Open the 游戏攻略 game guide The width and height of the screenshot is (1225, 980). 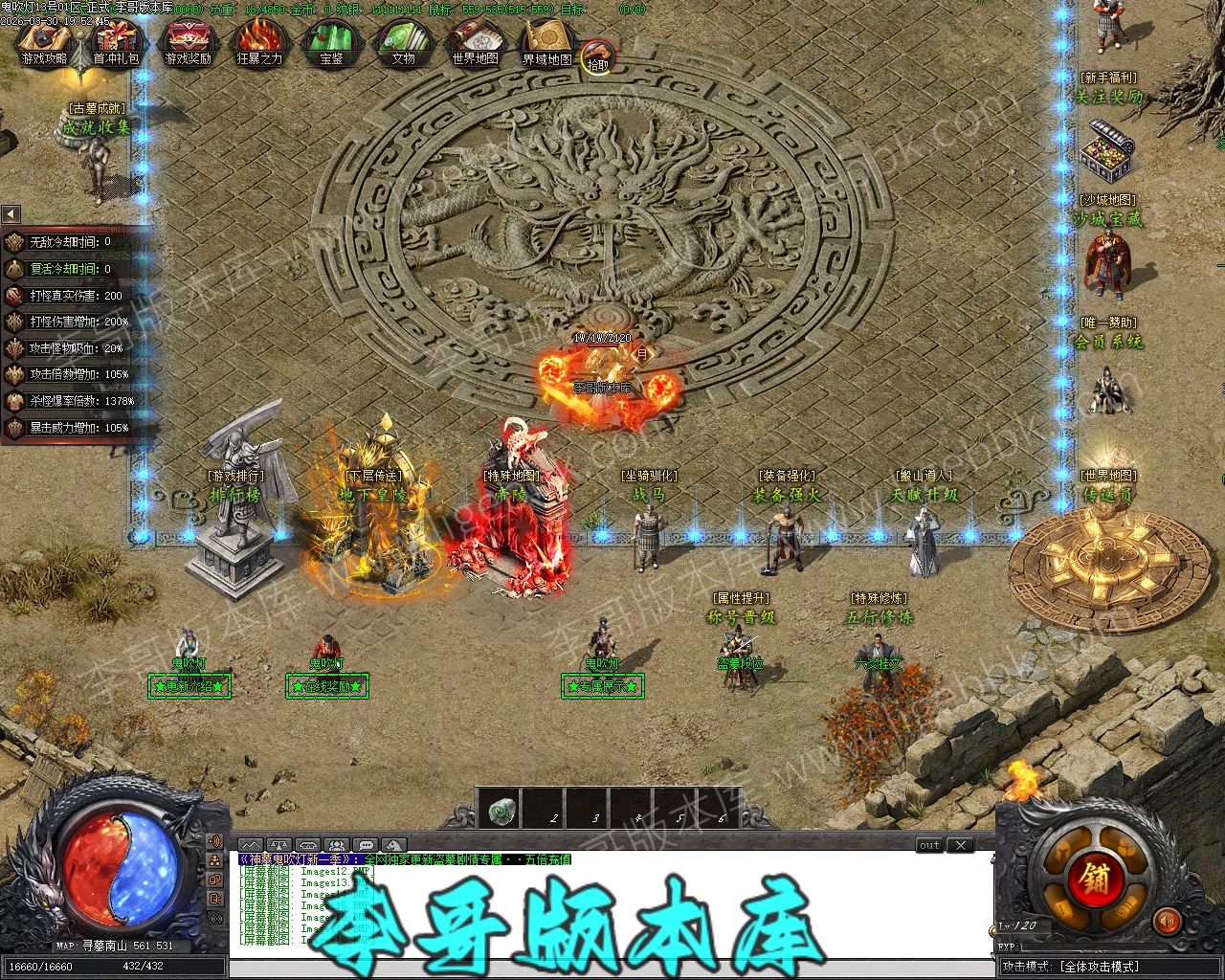pyautogui.click(x=44, y=44)
